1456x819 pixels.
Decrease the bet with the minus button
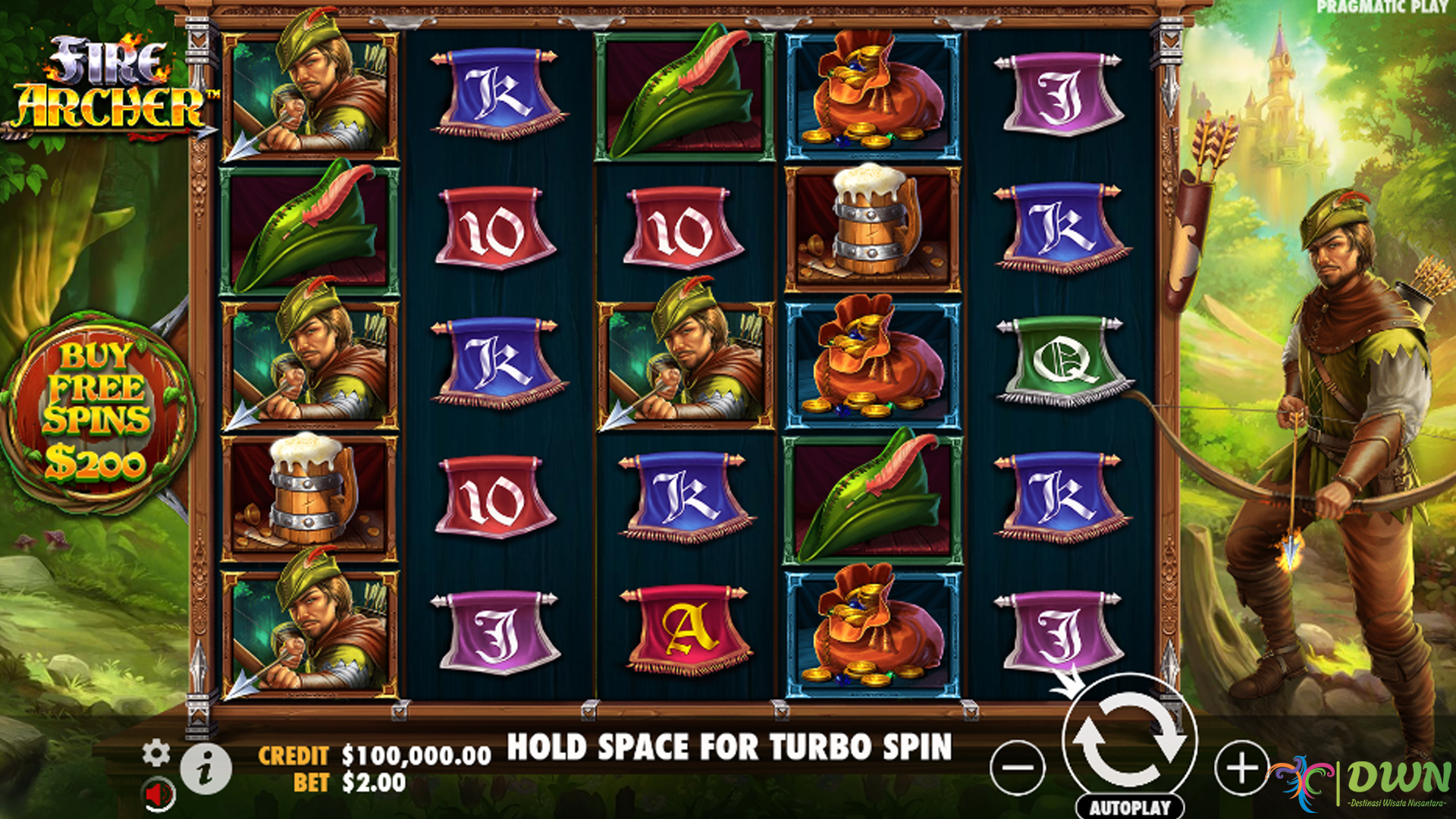[x=1018, y=767]
